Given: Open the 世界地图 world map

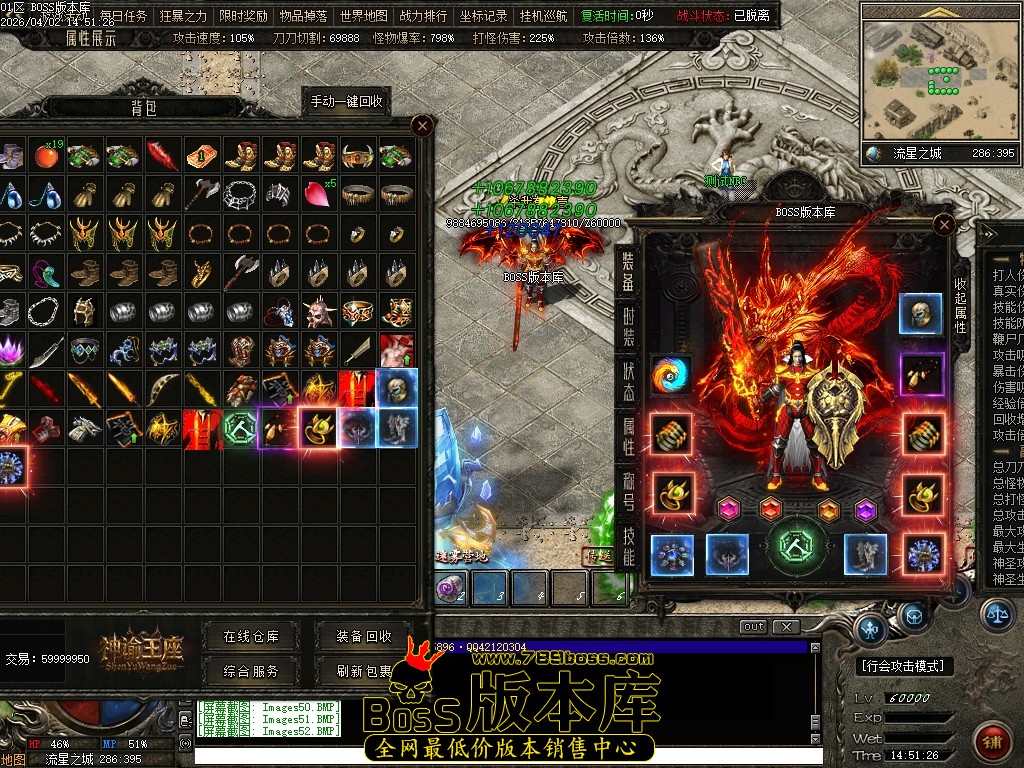Looking at the screenshot, I should tap(363, 16).
